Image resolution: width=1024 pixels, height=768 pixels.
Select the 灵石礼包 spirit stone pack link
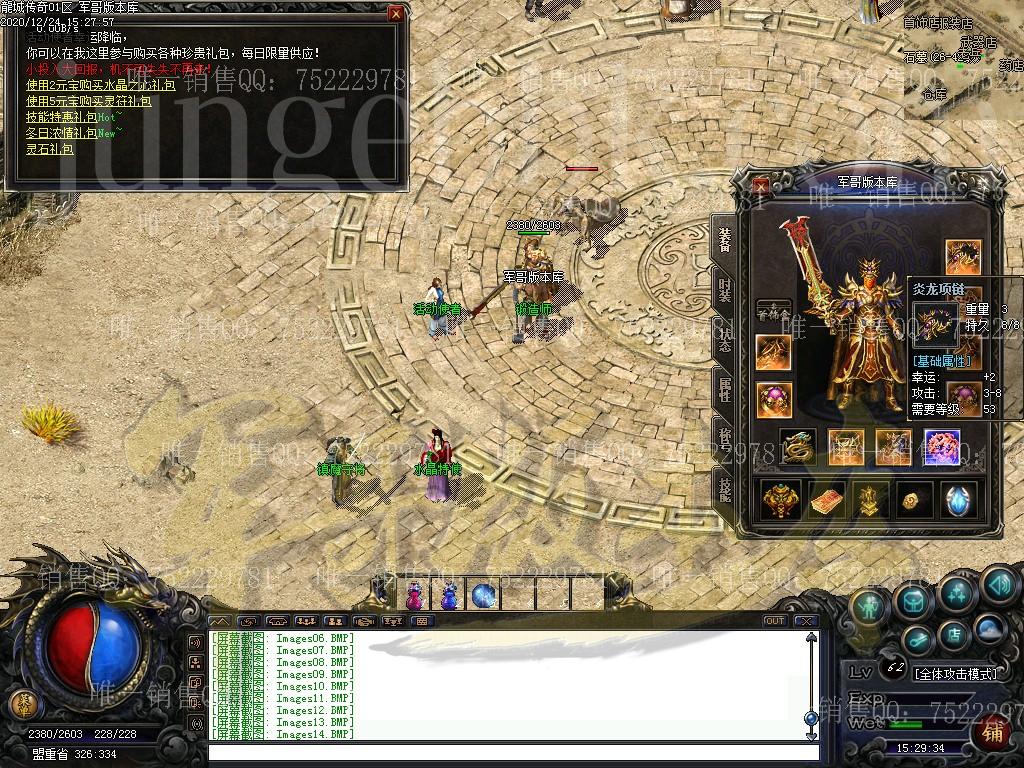coord(50,149)
